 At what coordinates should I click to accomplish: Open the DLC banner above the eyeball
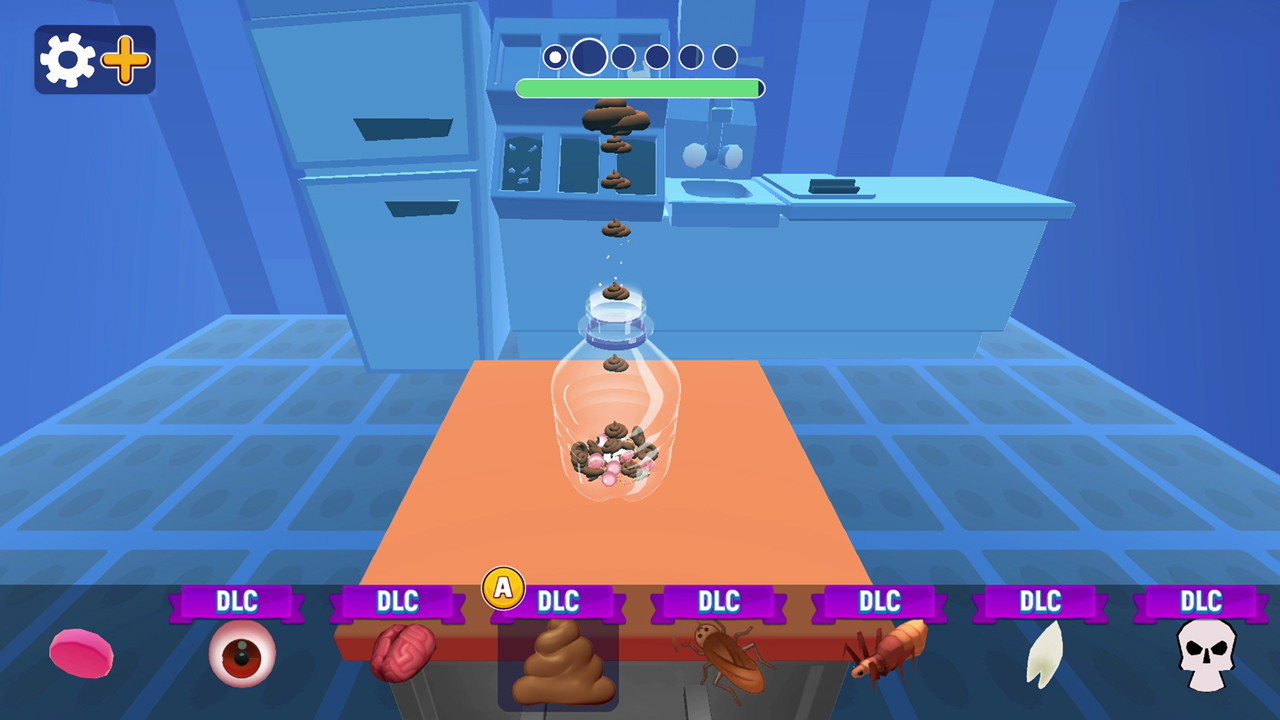(x=238, y=601)
